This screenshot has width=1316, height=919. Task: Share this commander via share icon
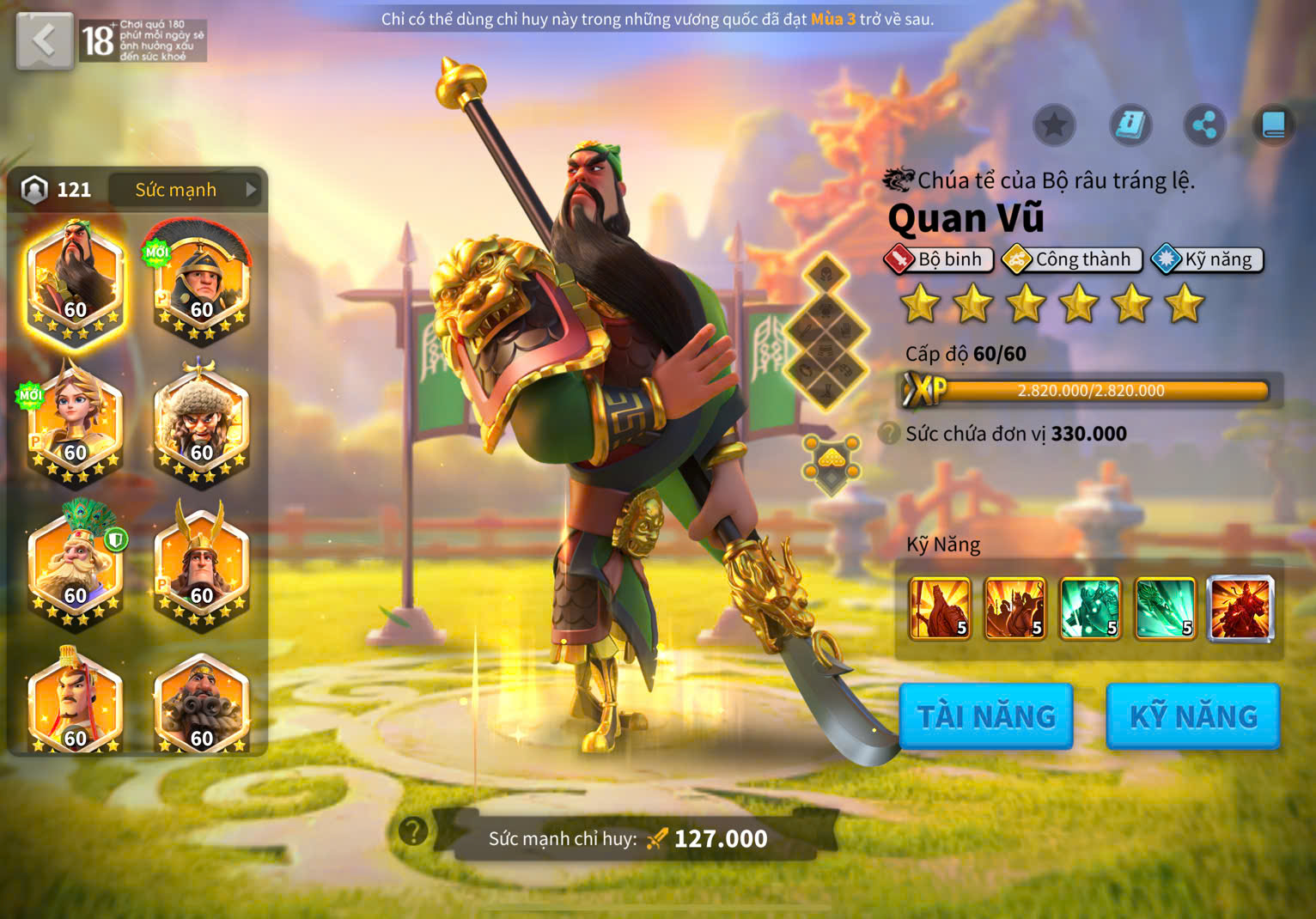[x=1204, y=126]
